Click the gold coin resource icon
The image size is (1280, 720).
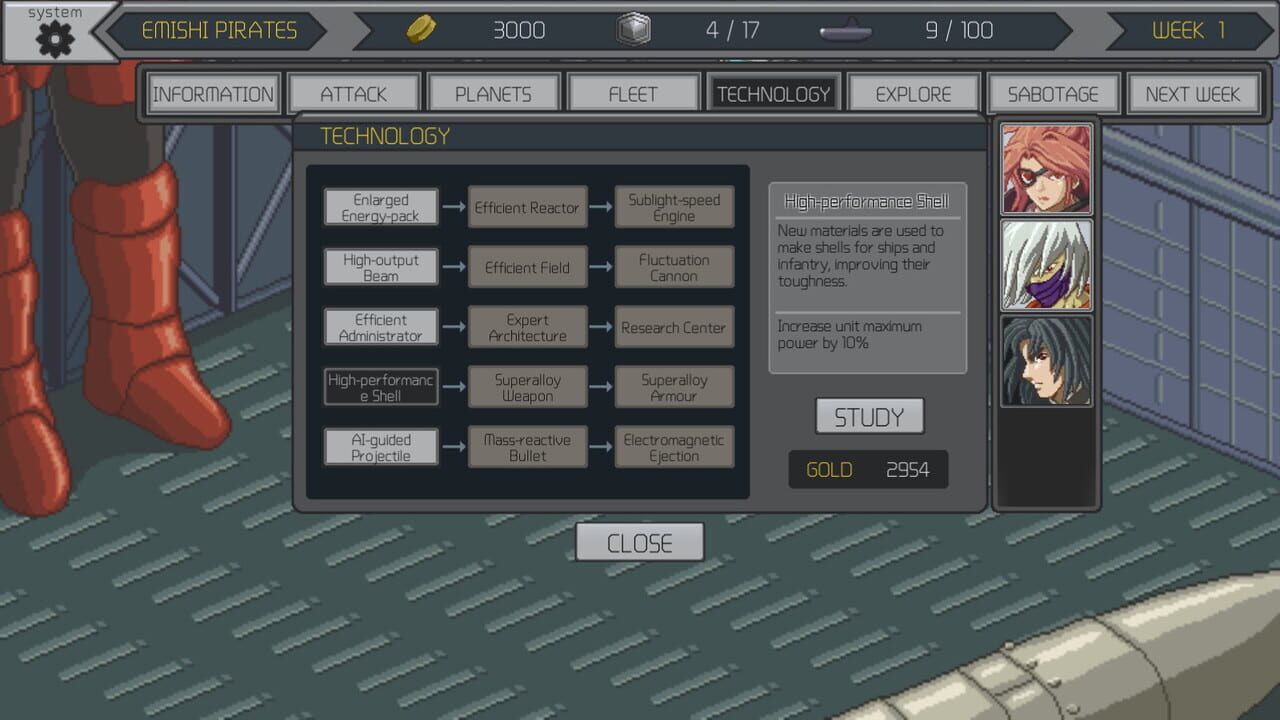tap(421, 30)
